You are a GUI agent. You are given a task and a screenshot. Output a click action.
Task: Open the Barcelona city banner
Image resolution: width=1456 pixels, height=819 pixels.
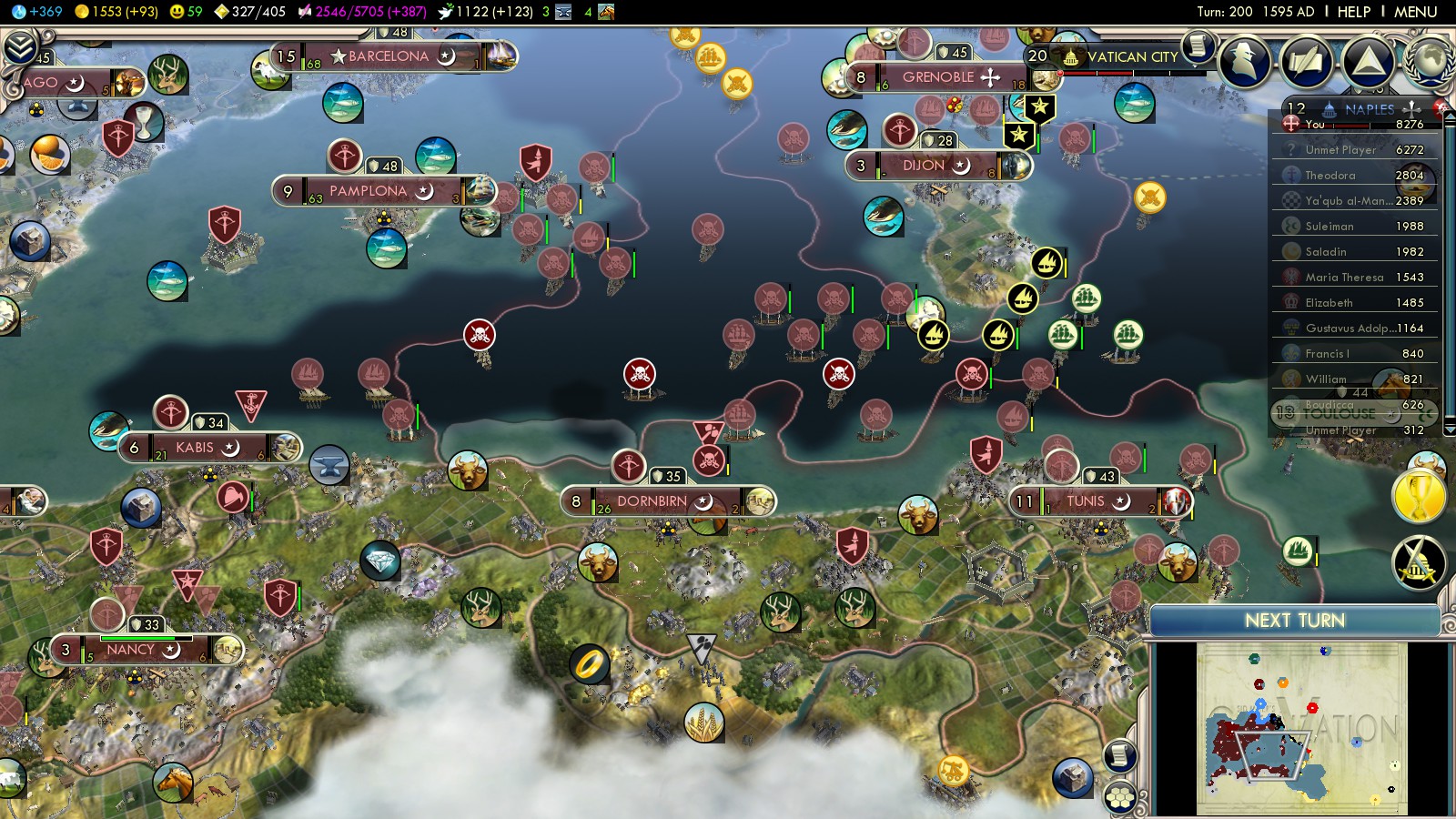point(389,56)
